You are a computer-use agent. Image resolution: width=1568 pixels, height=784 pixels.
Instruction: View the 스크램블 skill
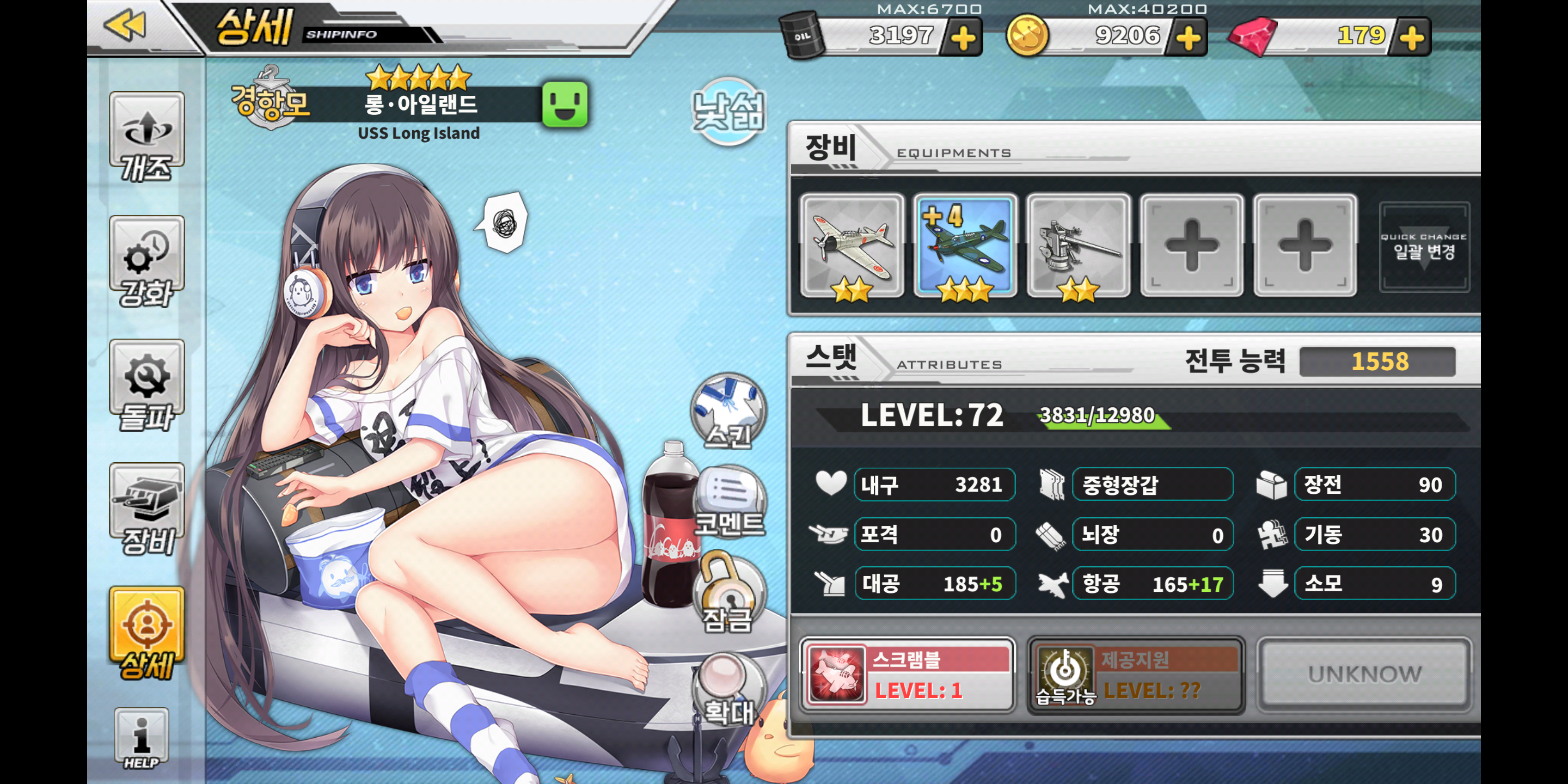[907, 675]
